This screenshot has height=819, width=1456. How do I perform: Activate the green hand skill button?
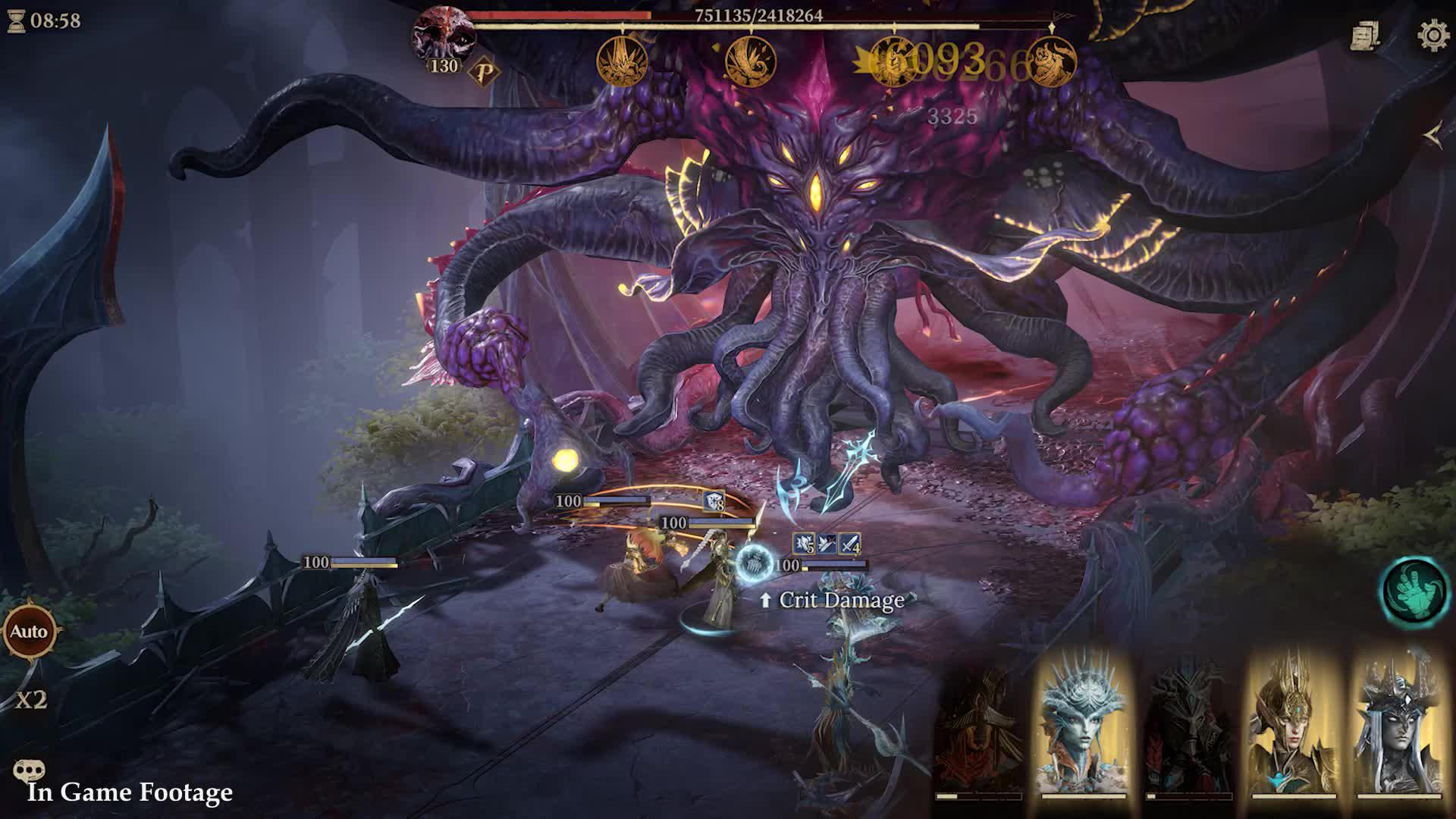[x=1415, y=590]
